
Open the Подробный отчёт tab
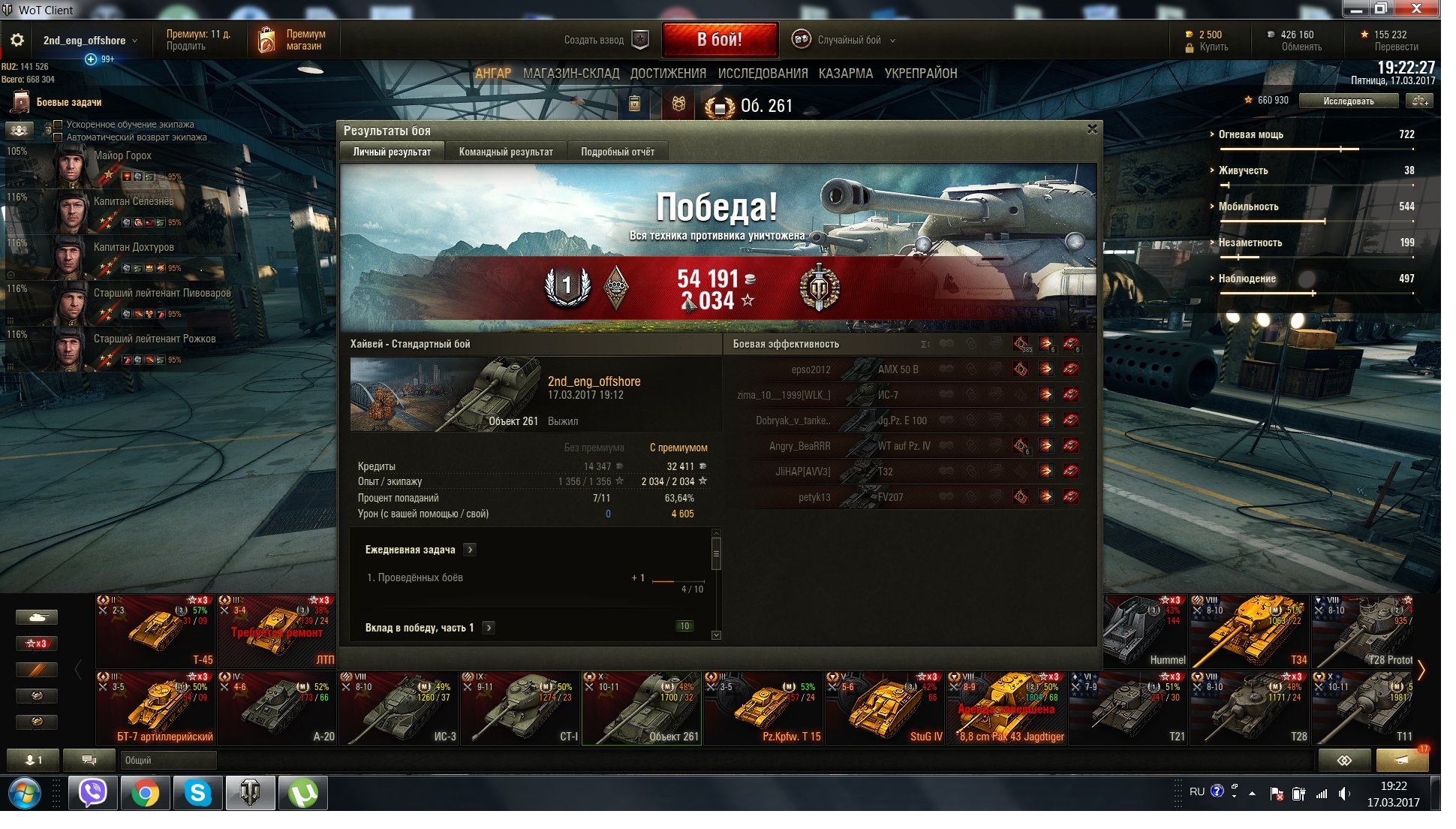coord(617,152)
